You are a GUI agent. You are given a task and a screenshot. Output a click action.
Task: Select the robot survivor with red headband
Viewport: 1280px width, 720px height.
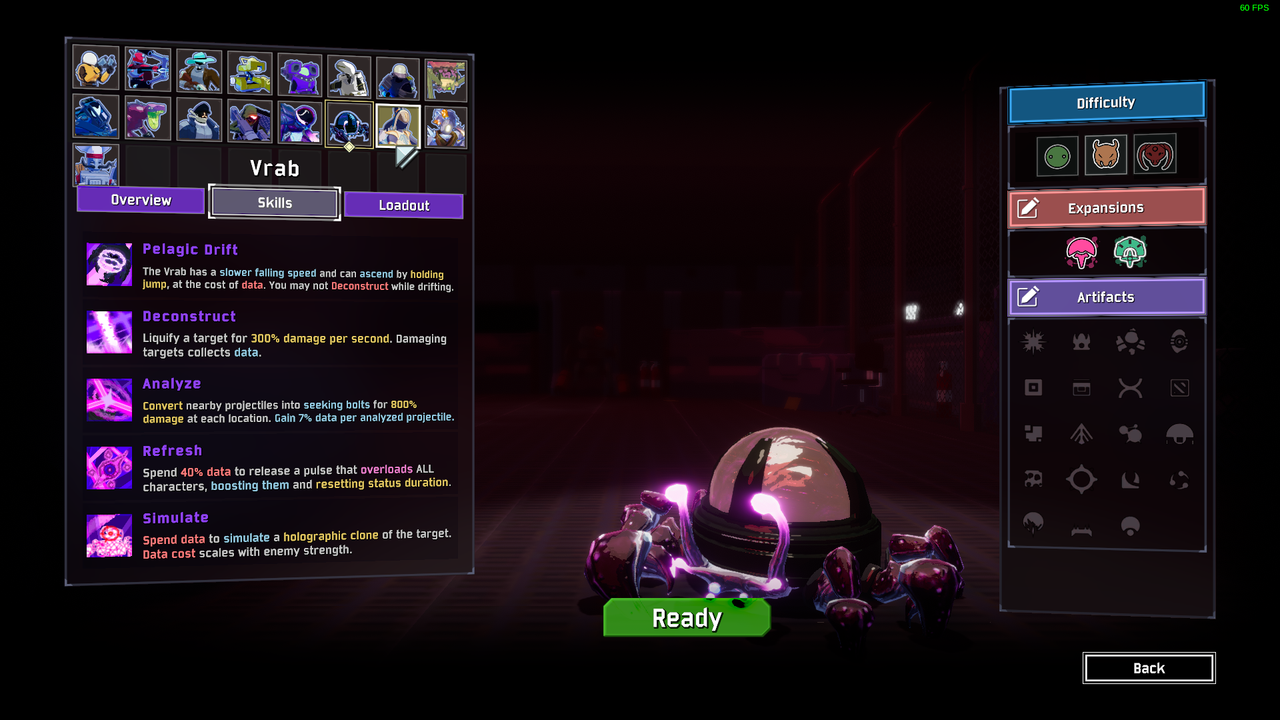[x=96, y=166]
